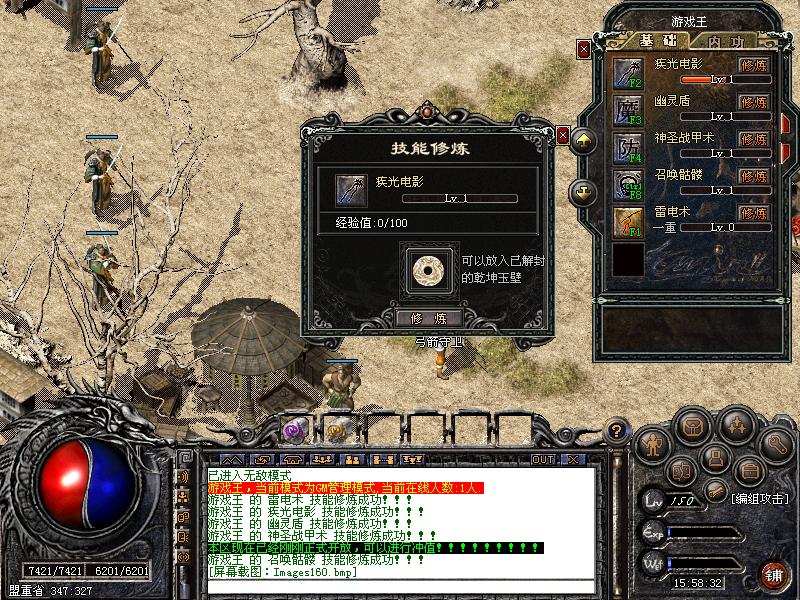Click the OUT button above the chat
This screenshot has width=800, height=600.
tap(543, 459)
